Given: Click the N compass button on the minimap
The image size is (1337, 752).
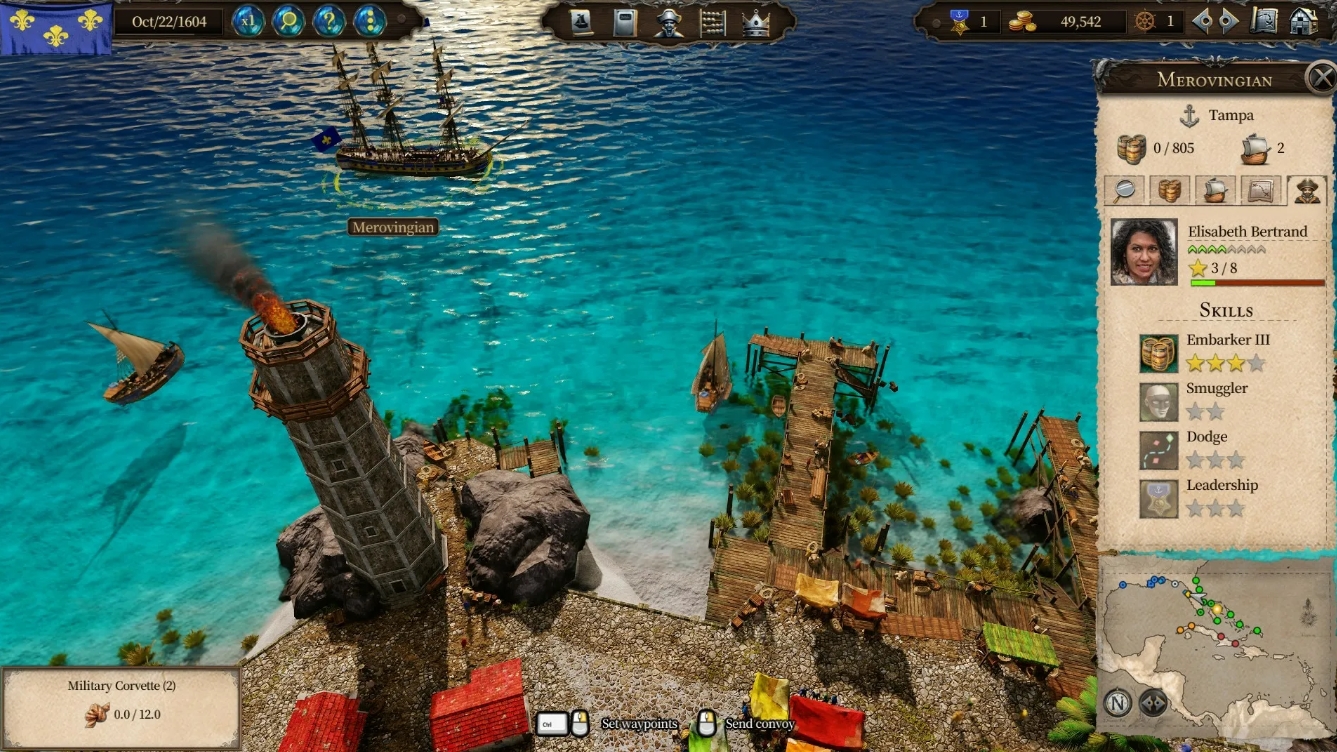Looking at the screenshot, I should (x=1117, y=704).
